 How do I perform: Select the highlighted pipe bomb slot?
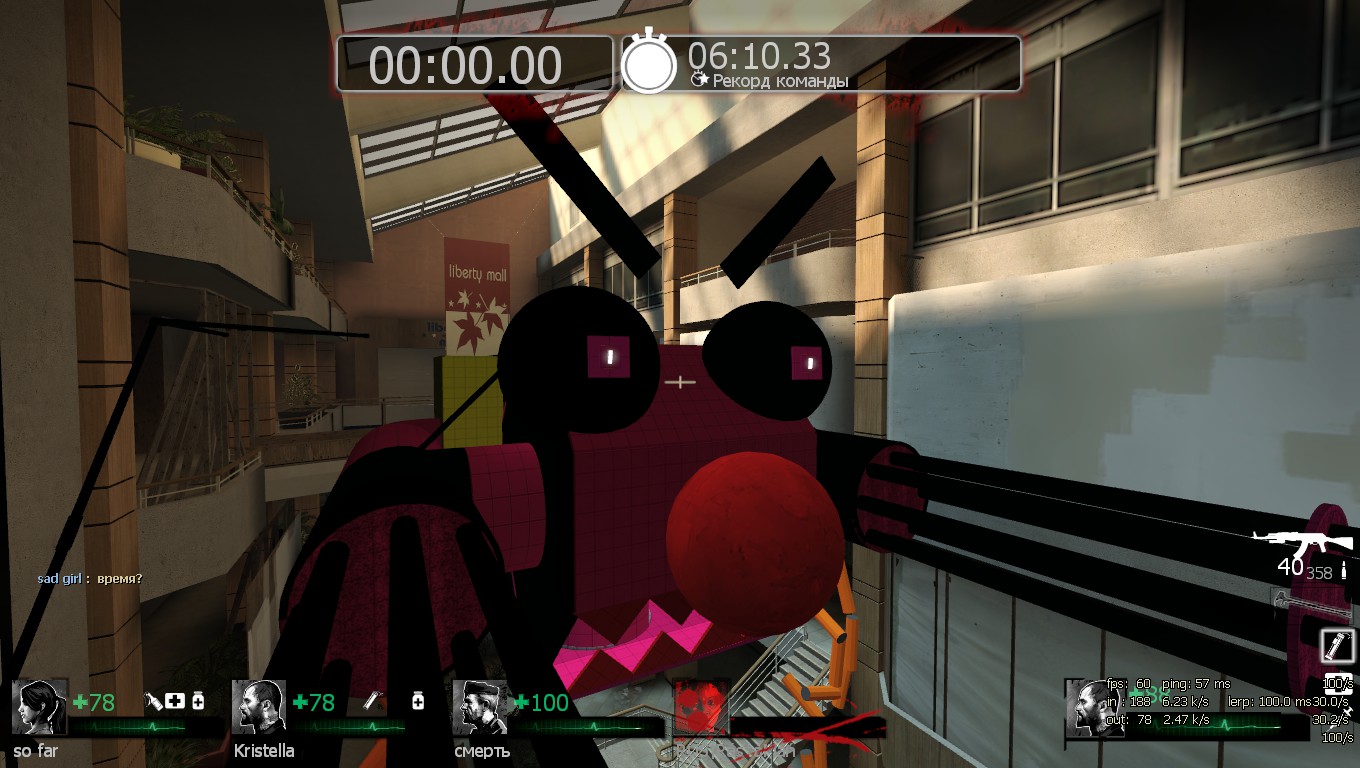(x=1335, y=645)
